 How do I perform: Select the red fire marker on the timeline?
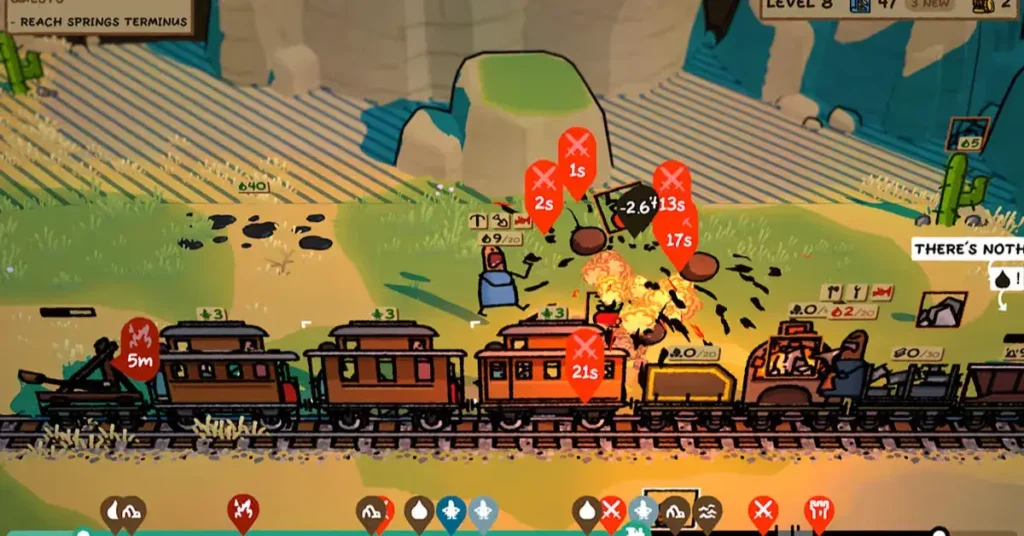[x=242, y=512]
